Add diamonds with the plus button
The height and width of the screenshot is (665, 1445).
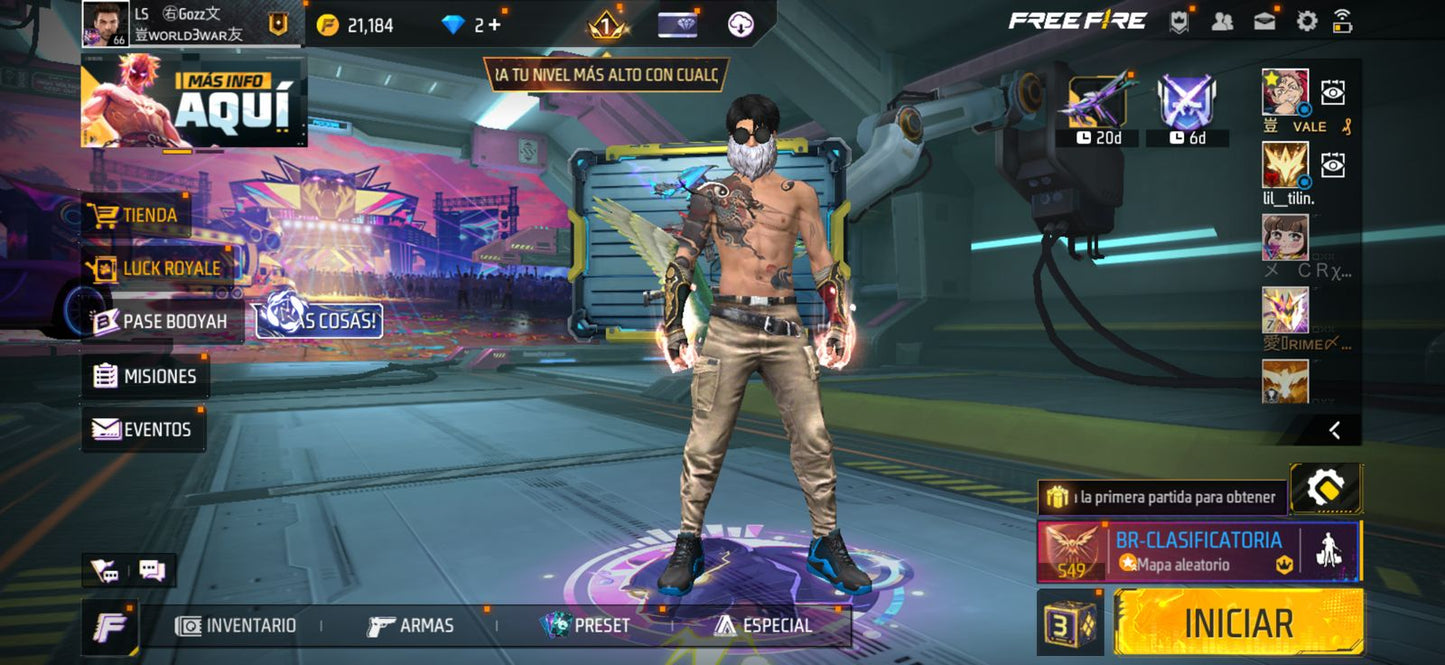pyautogui.click(x=494, y=25)
